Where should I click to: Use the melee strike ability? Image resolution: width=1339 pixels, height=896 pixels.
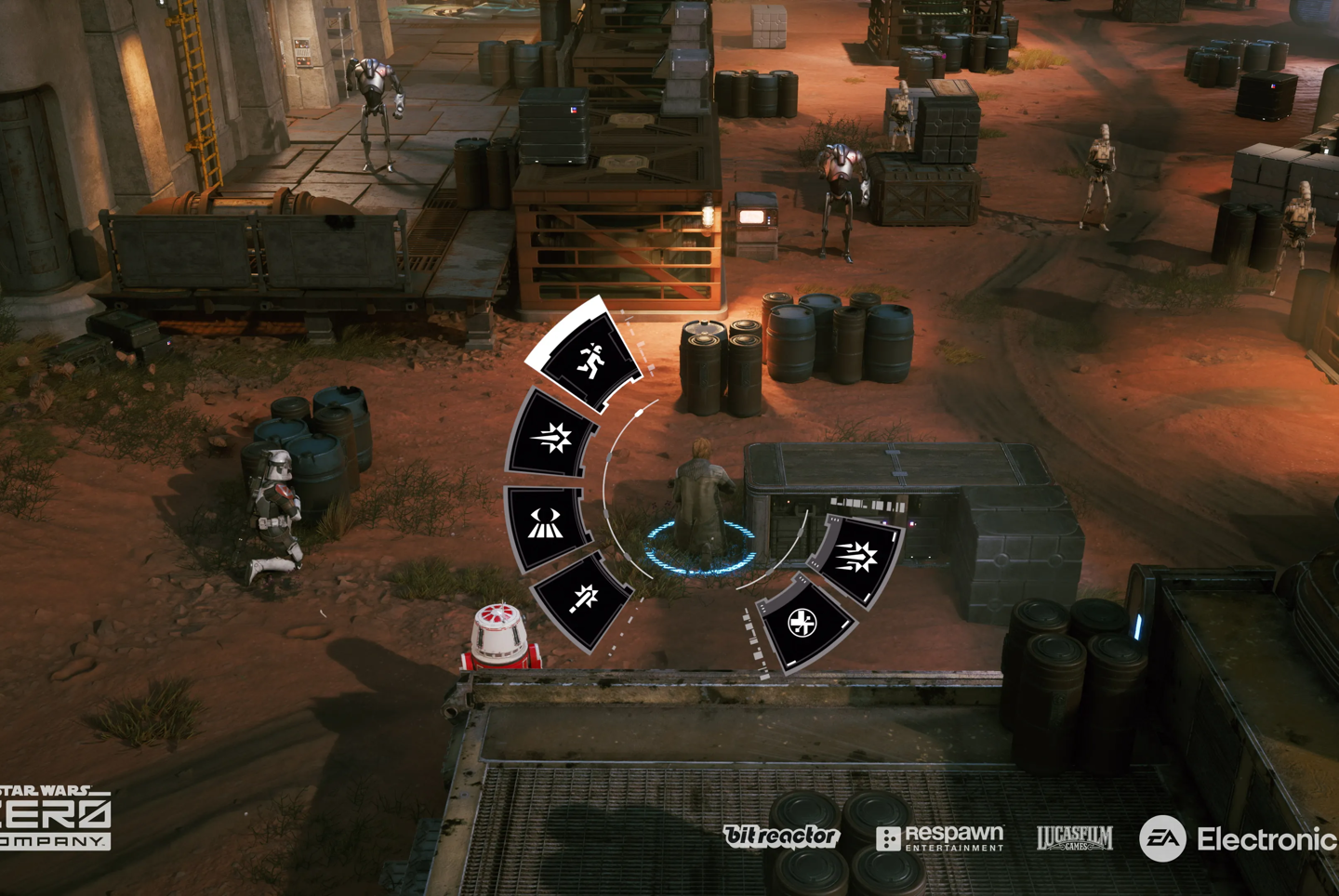coord(583,600)
